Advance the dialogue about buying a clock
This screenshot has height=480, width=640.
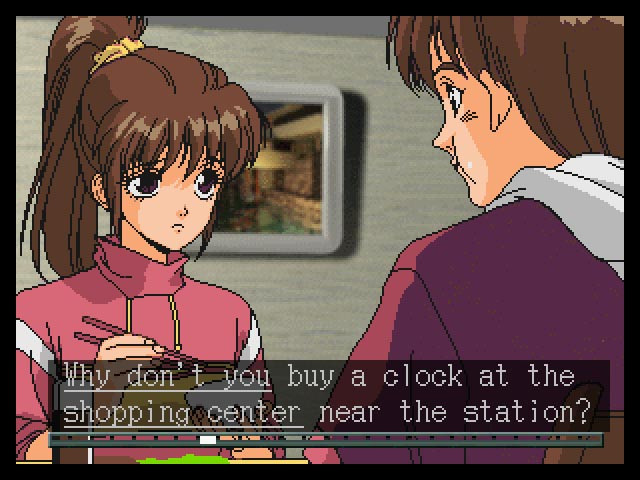330,393
